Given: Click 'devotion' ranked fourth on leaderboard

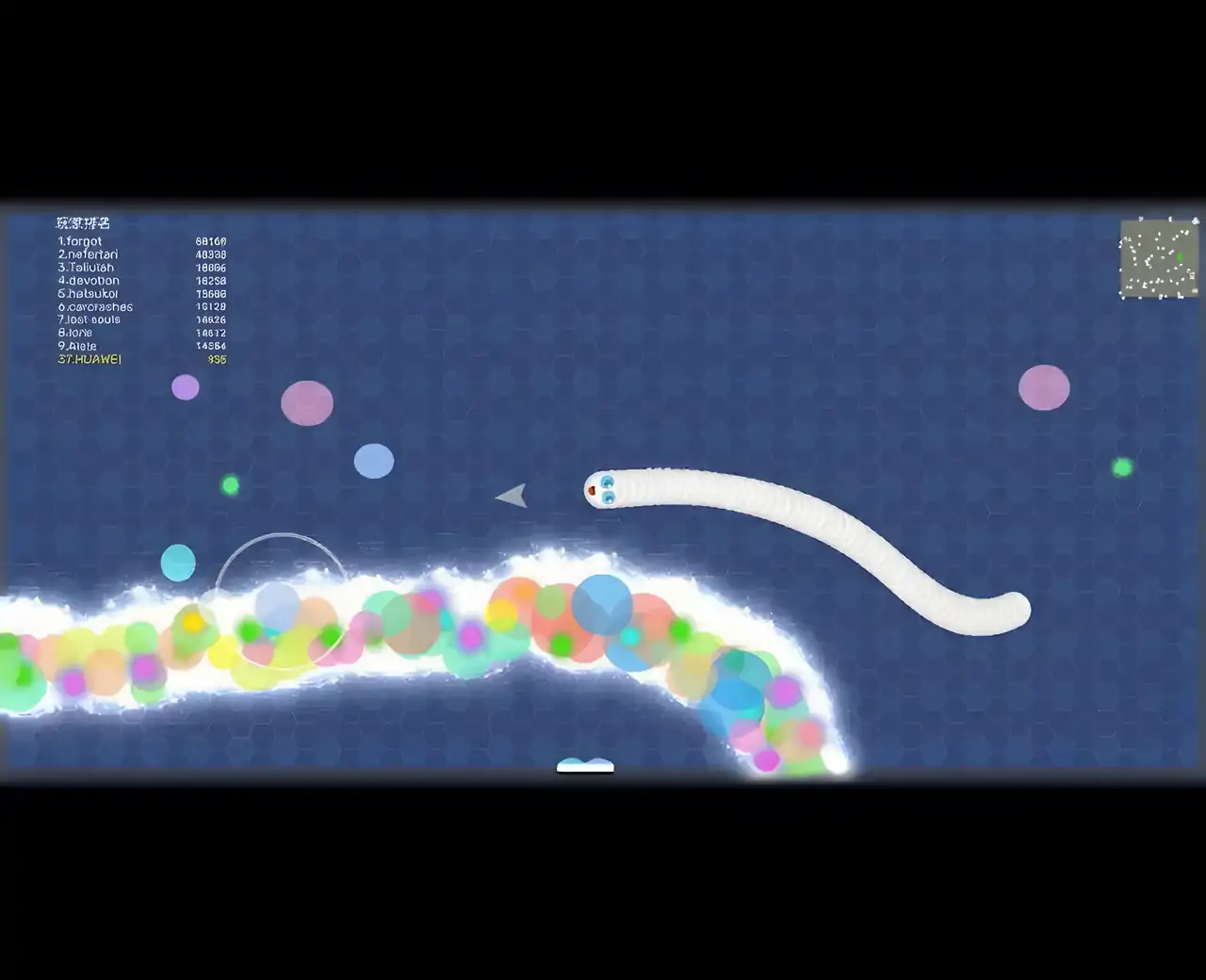Looking at the screenshot, I should click(x=90, y=280).
